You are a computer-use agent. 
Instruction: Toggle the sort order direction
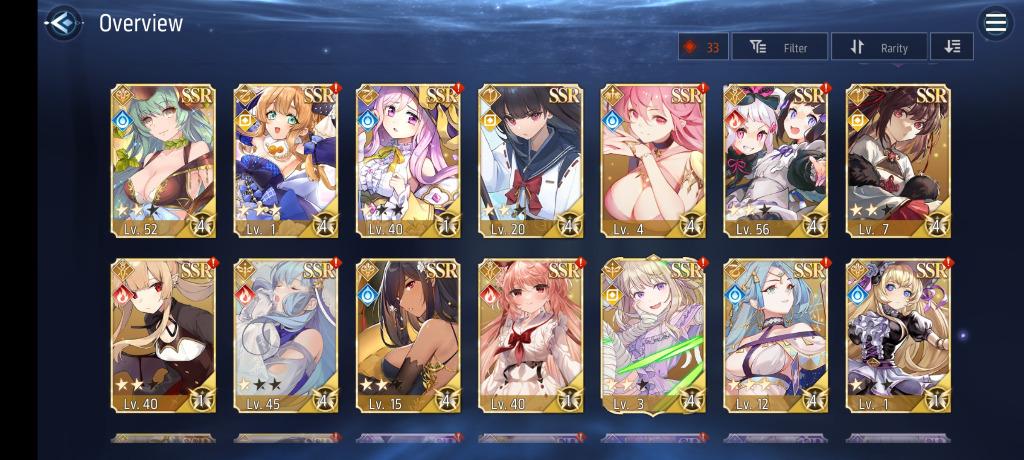point(951,47)
